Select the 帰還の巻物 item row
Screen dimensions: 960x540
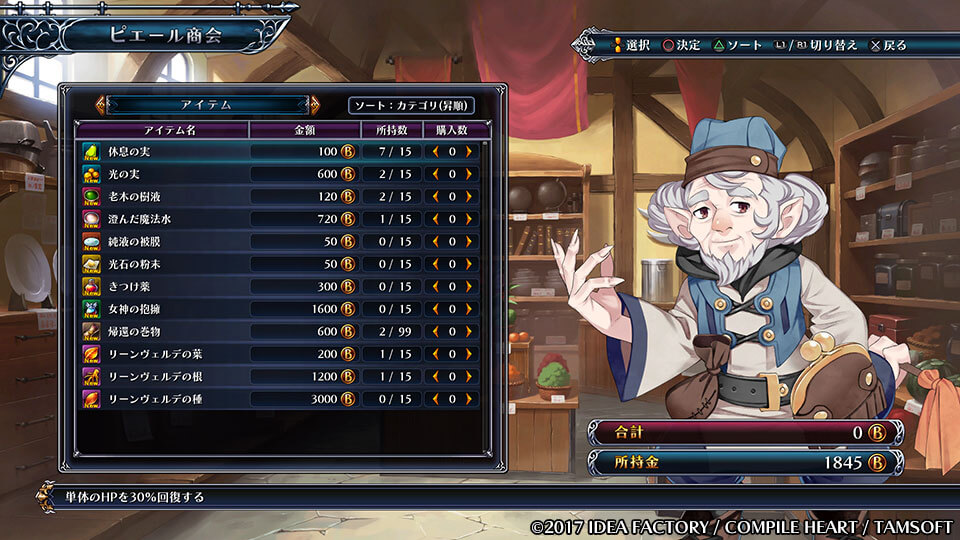(160, 331)
